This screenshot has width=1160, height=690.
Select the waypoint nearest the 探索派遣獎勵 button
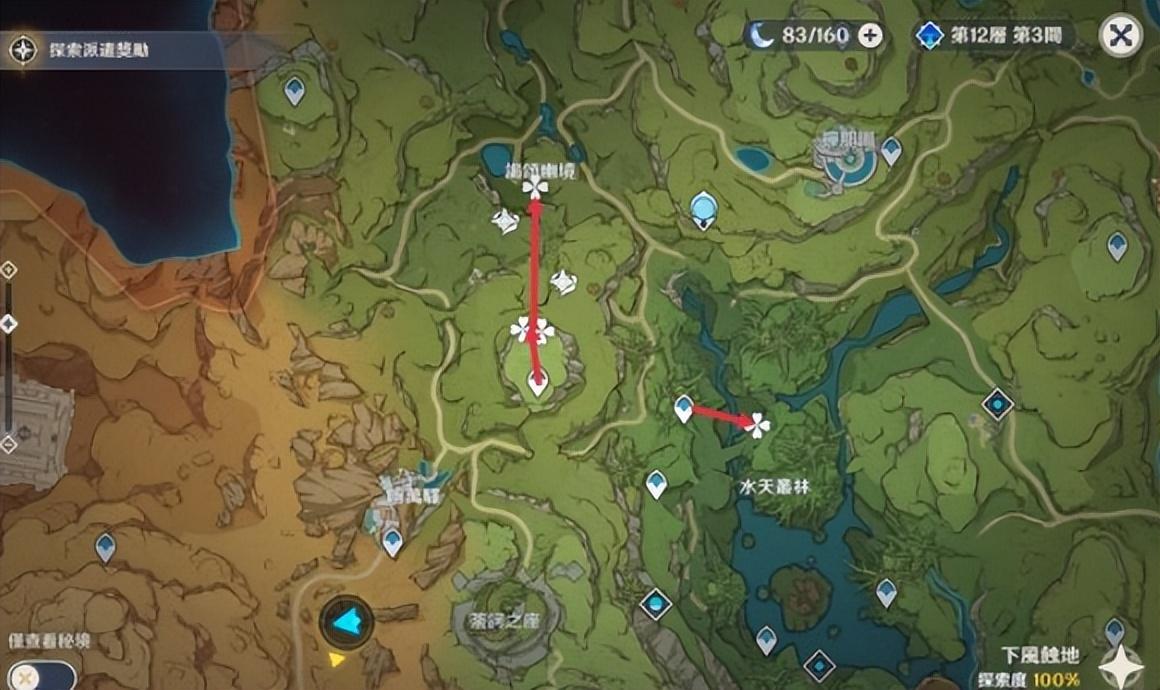pyautogui.click(x=294, y=91)
